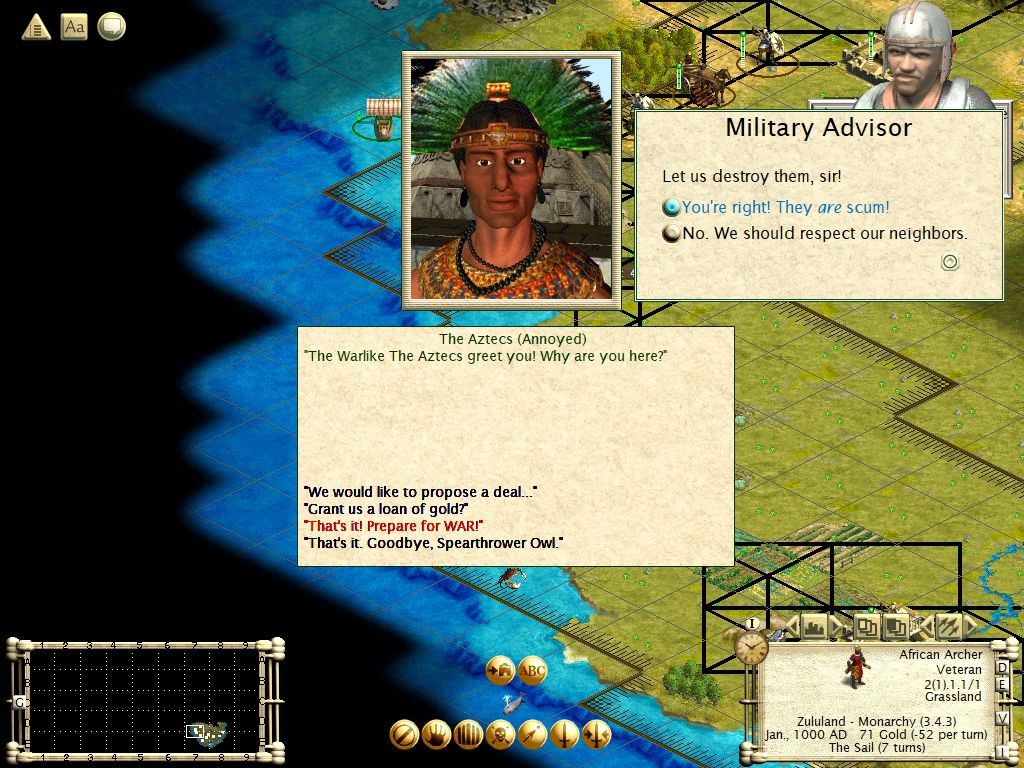Click the circle-with-slash disband order button
Image resolution: width=1024 pixels, height=768 pixels.
(404, 735)
